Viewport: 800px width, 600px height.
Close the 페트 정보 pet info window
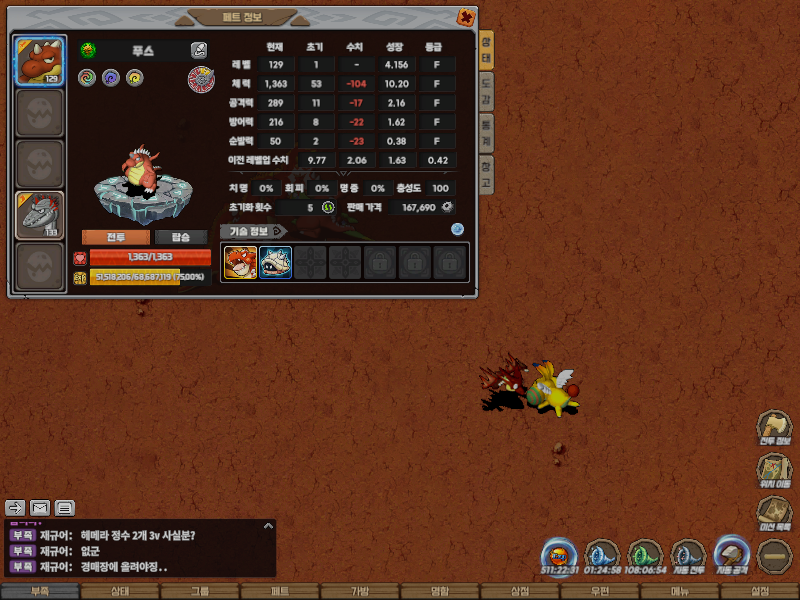(x=465, y=17)
